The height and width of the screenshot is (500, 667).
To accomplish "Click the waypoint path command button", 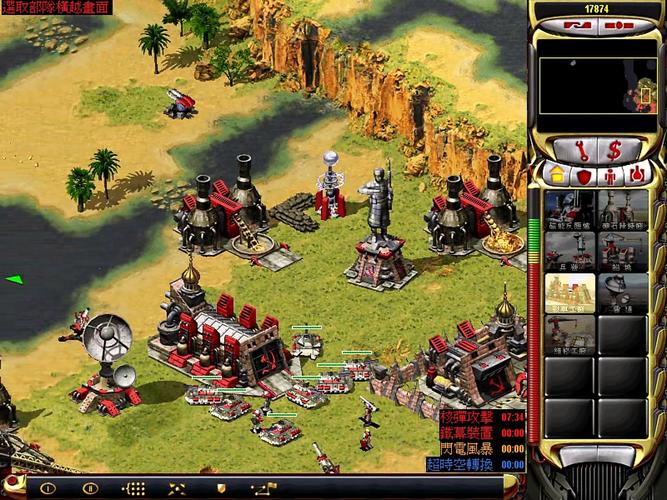I will (264, 488).
